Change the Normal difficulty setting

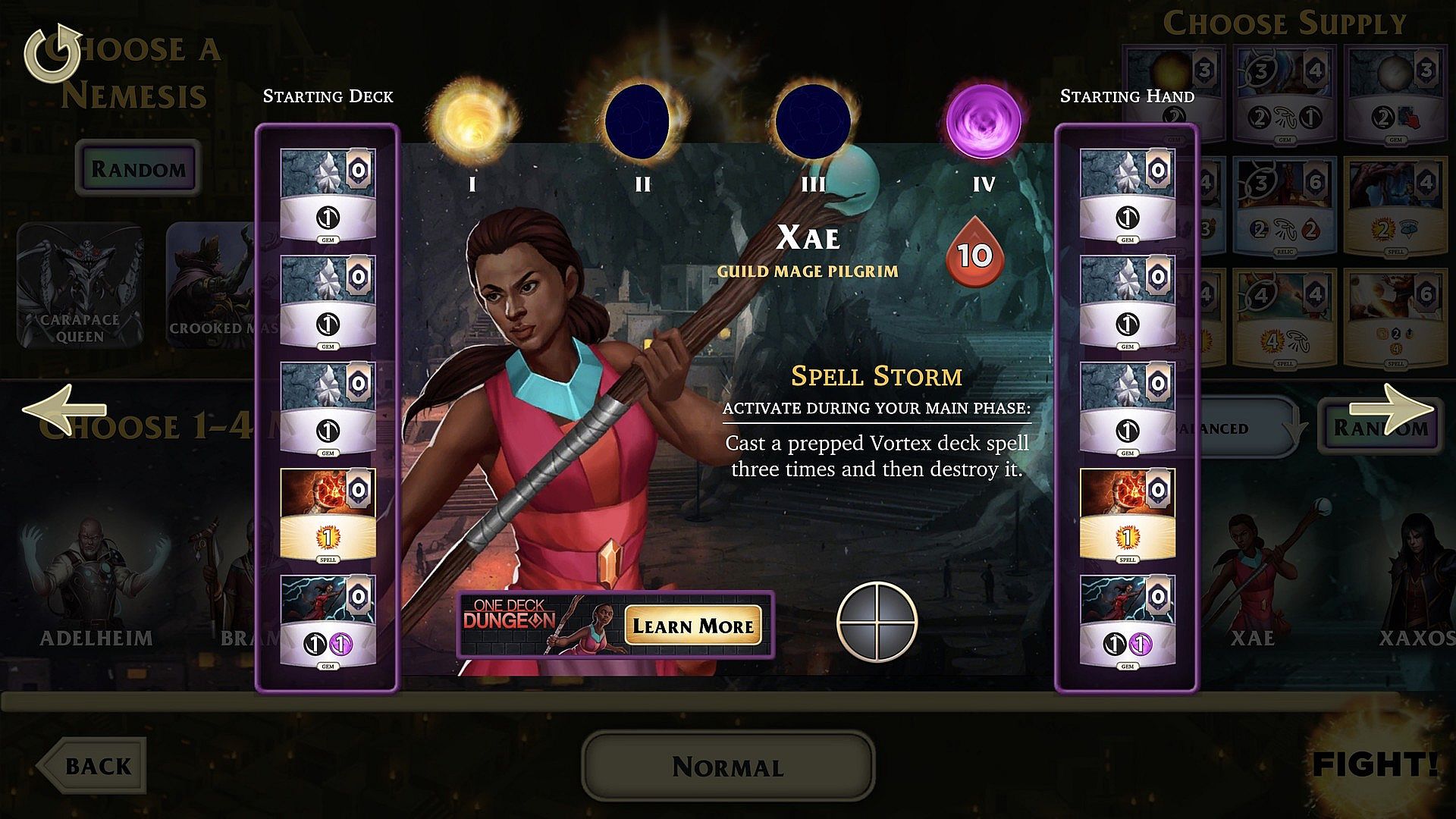pos(727,767)
